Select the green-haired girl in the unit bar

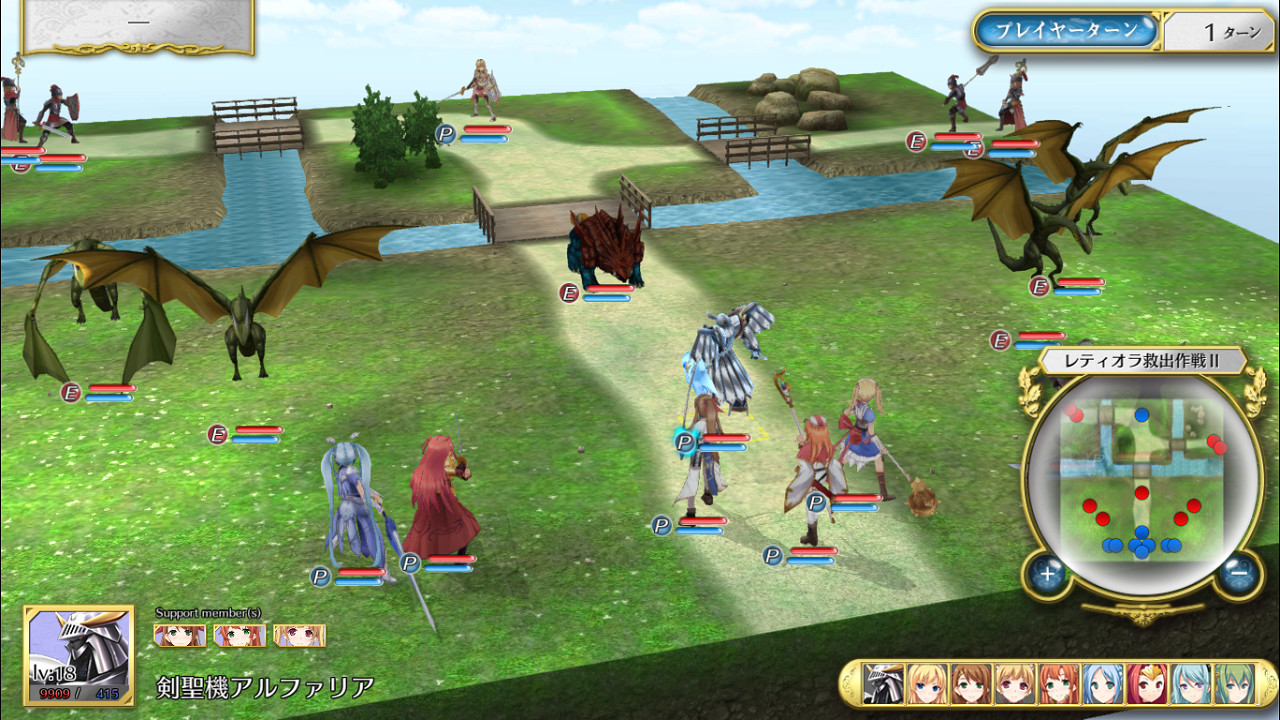pos(1235,684)
